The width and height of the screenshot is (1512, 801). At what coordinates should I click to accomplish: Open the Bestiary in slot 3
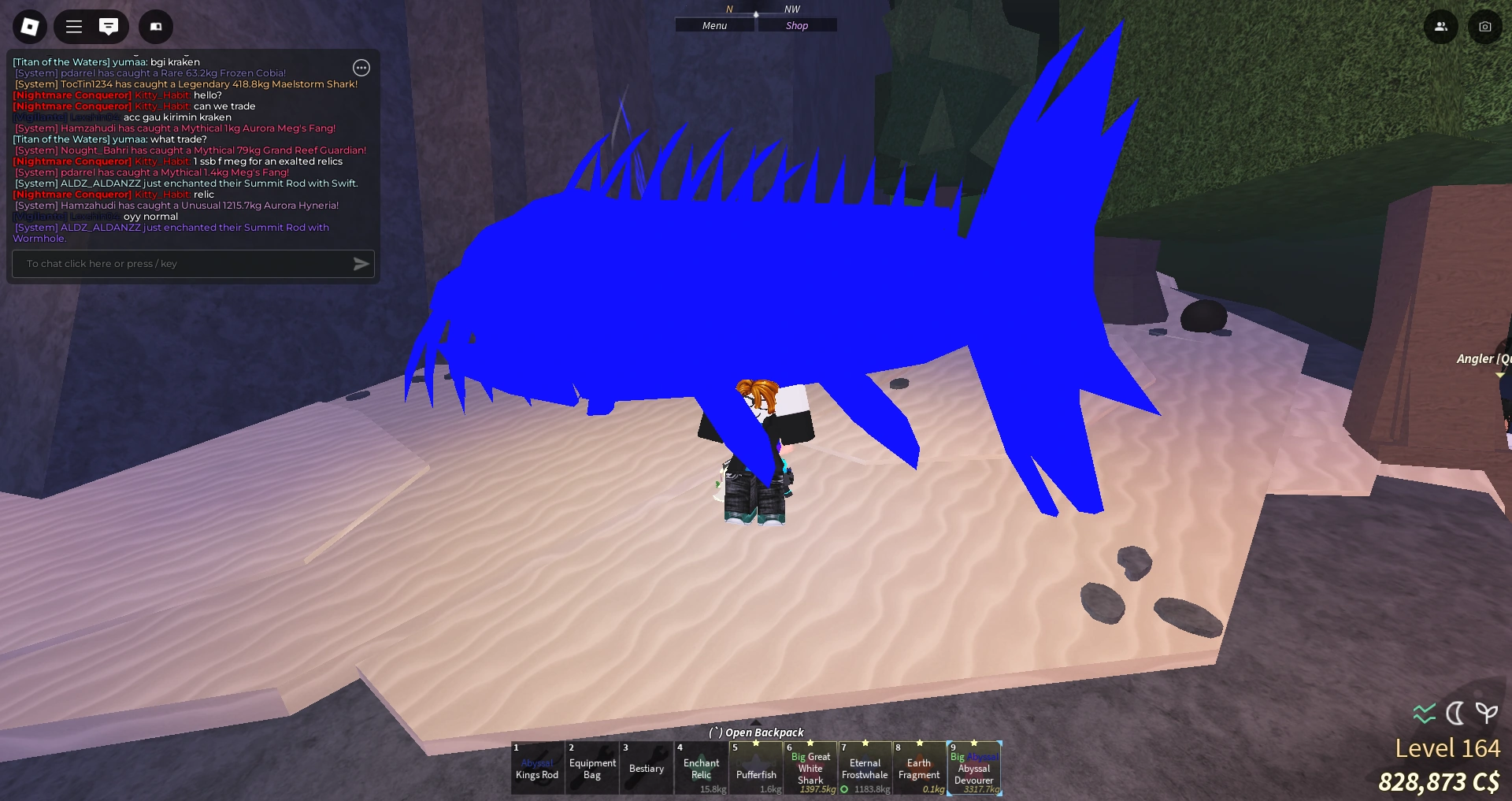(x=647, y=768)
